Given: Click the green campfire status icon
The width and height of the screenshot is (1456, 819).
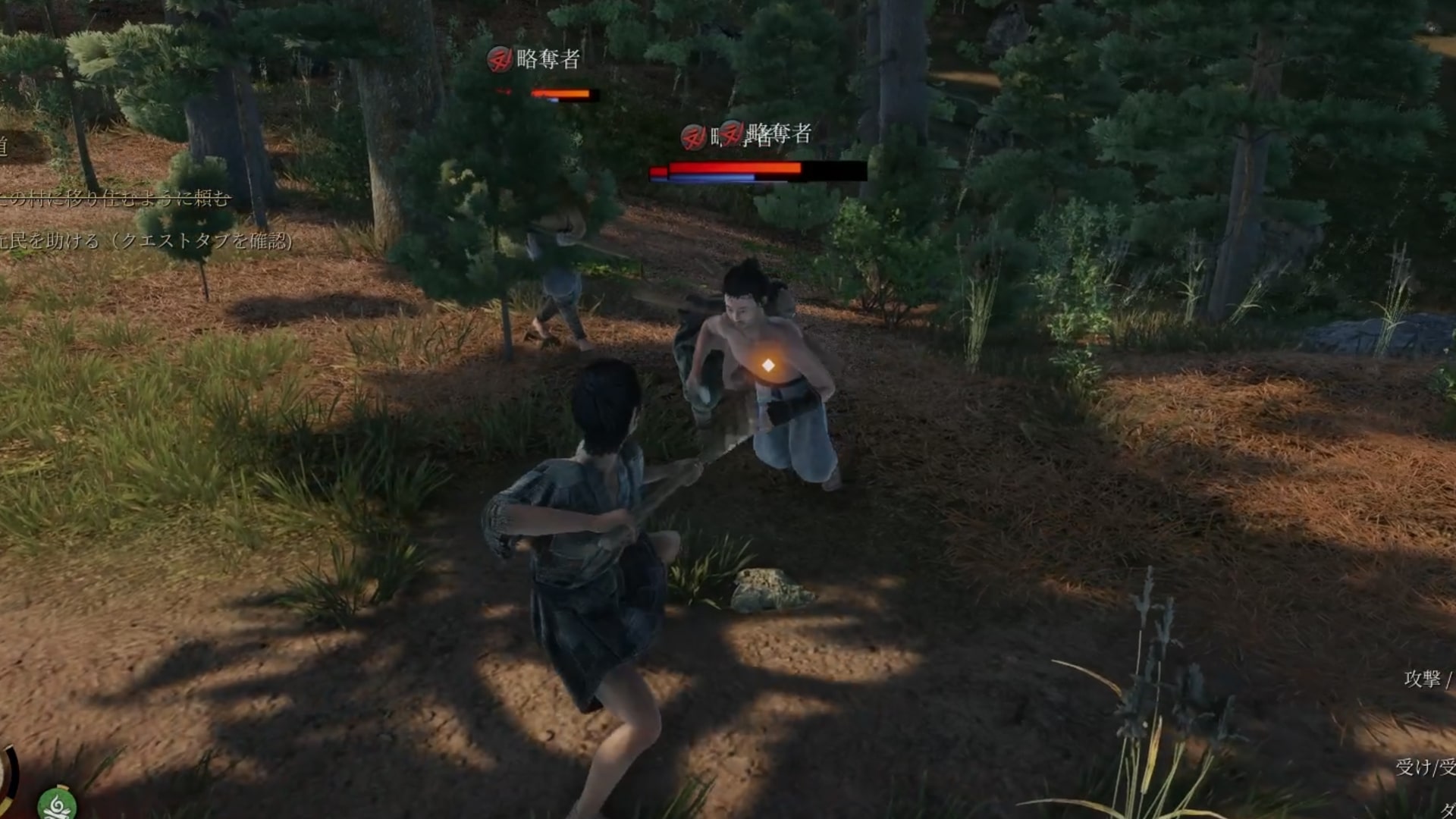Looking at the screenshot, I should [56, 804].
